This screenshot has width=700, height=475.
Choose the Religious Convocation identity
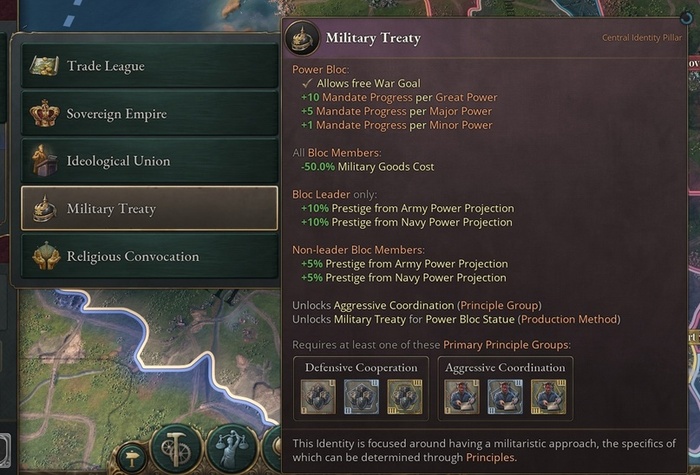point(149,256)
